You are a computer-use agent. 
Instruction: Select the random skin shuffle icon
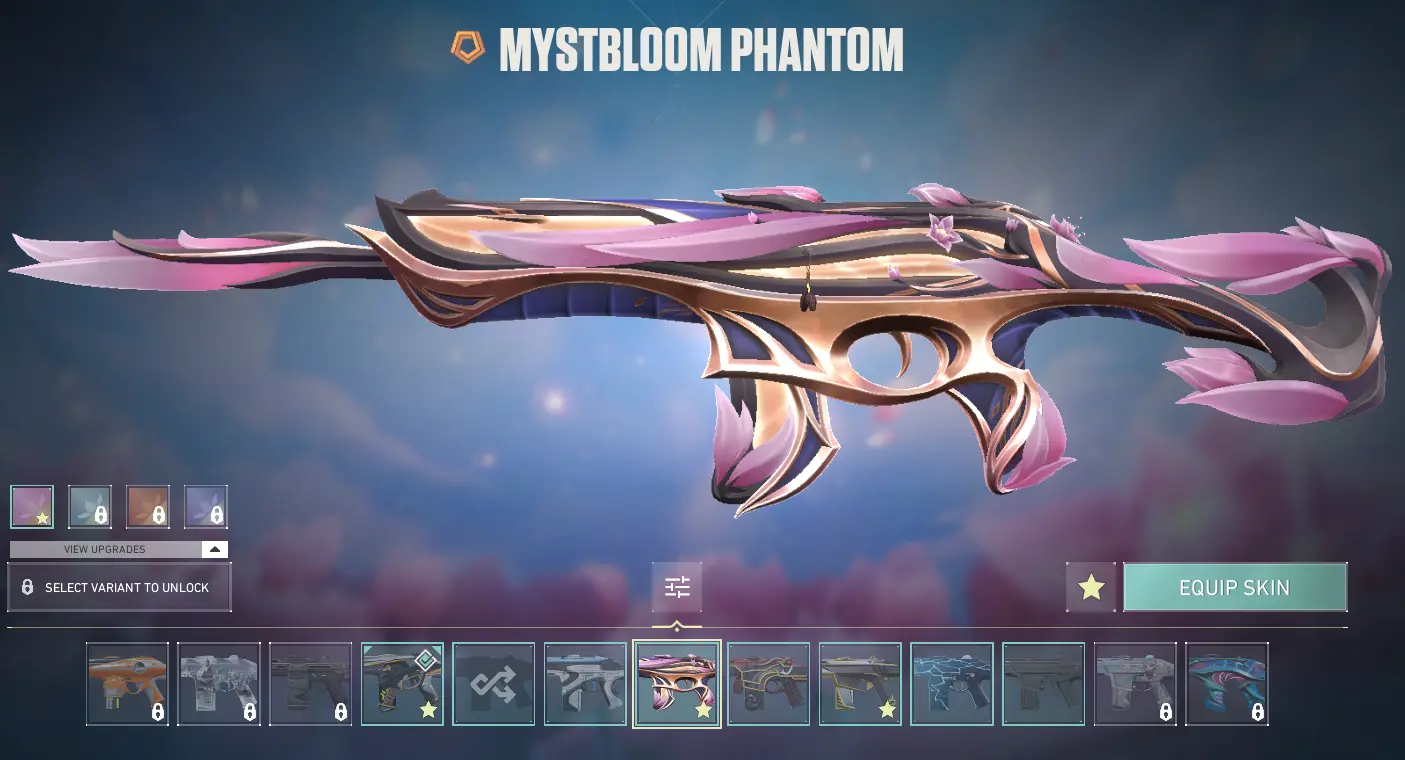coord(494,684)
